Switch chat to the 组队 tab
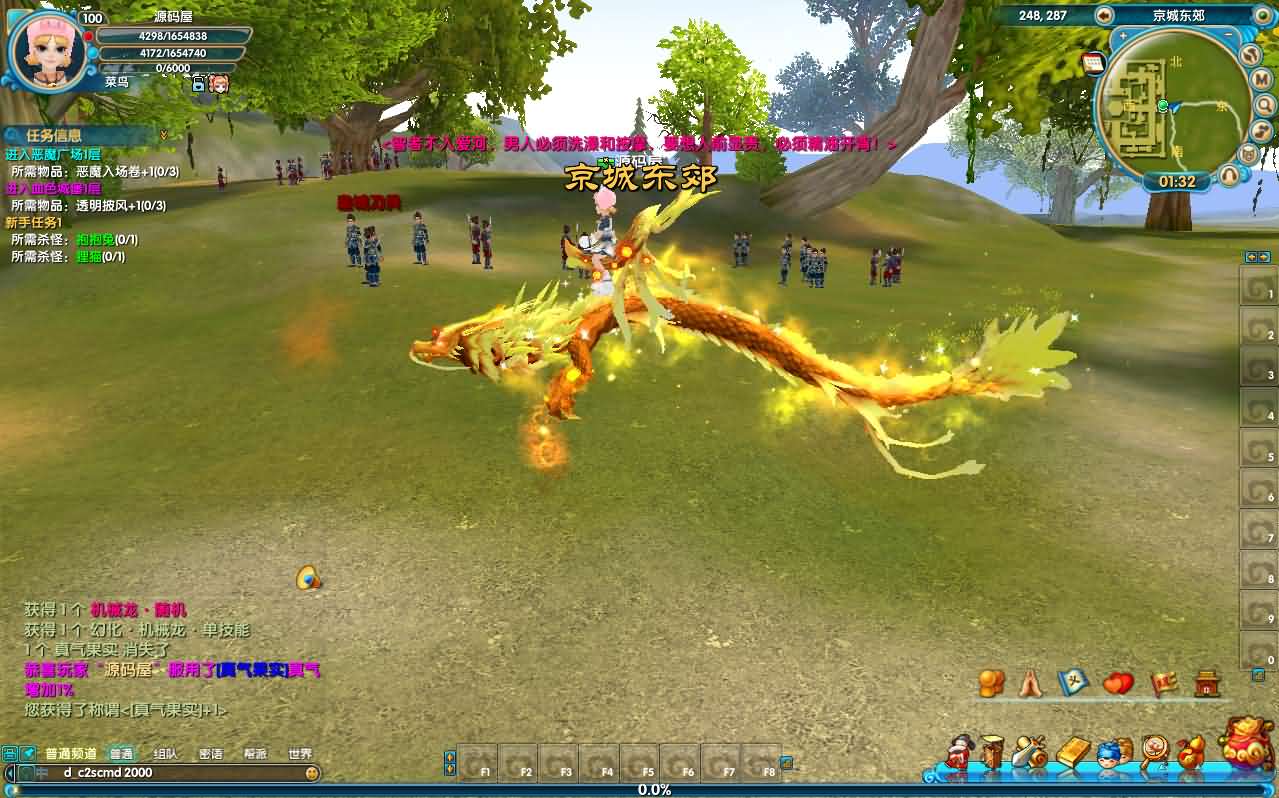1279x798 pixels. click(166, 754)
